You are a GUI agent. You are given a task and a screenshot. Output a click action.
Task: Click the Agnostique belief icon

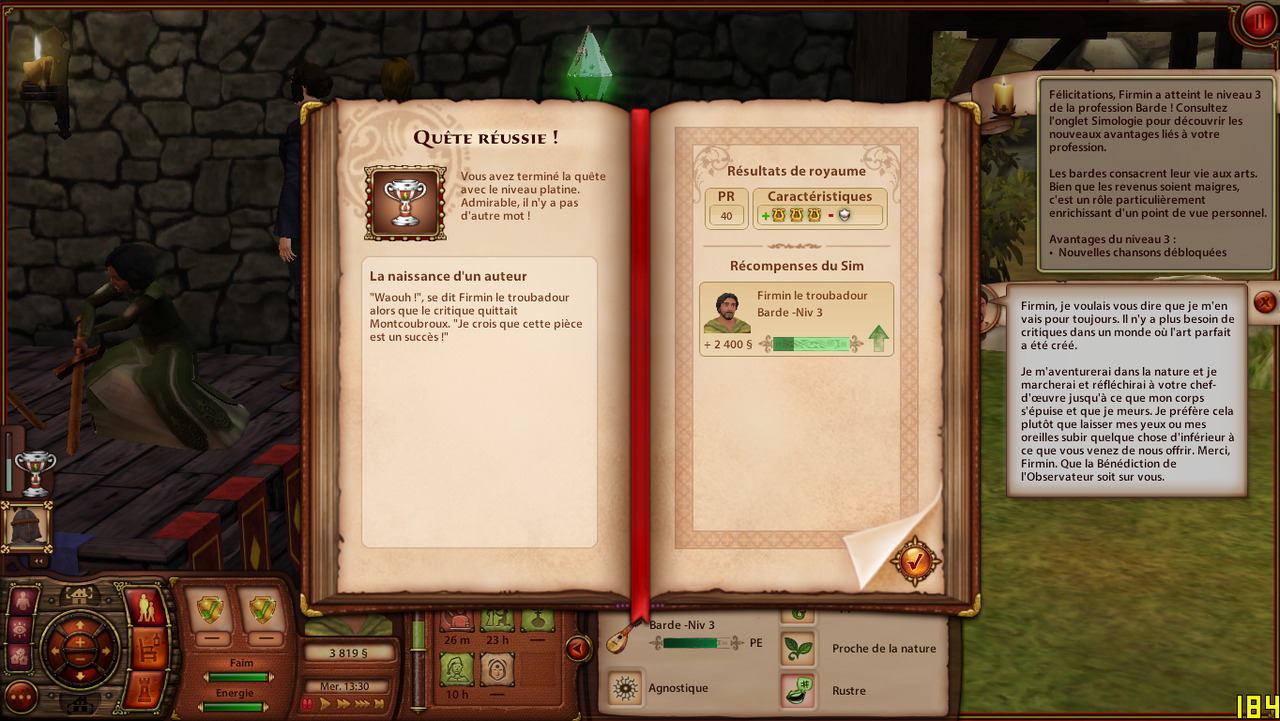point(626,688)
